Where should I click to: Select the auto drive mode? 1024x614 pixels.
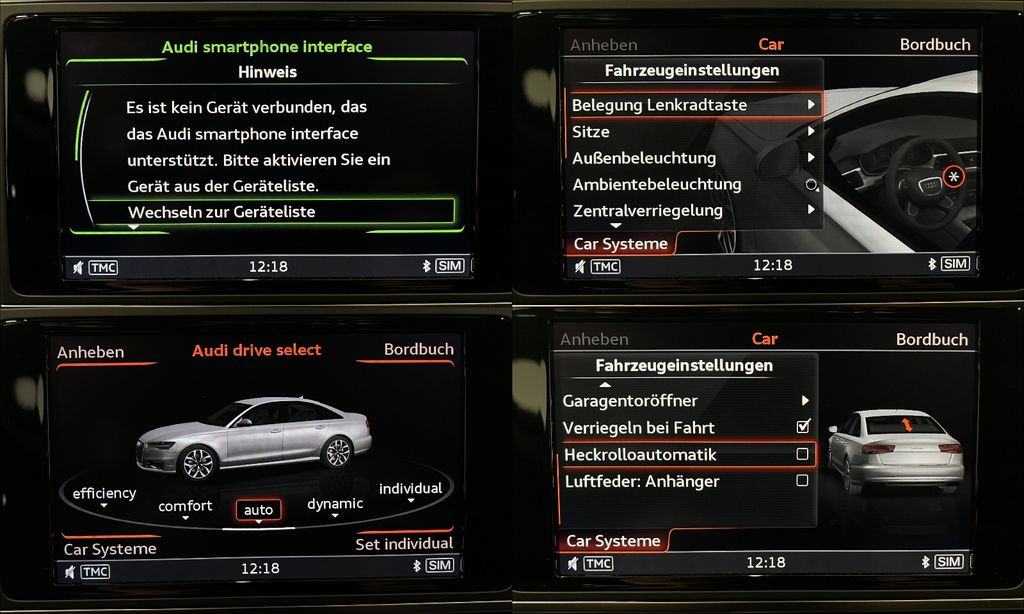point(258,510)
